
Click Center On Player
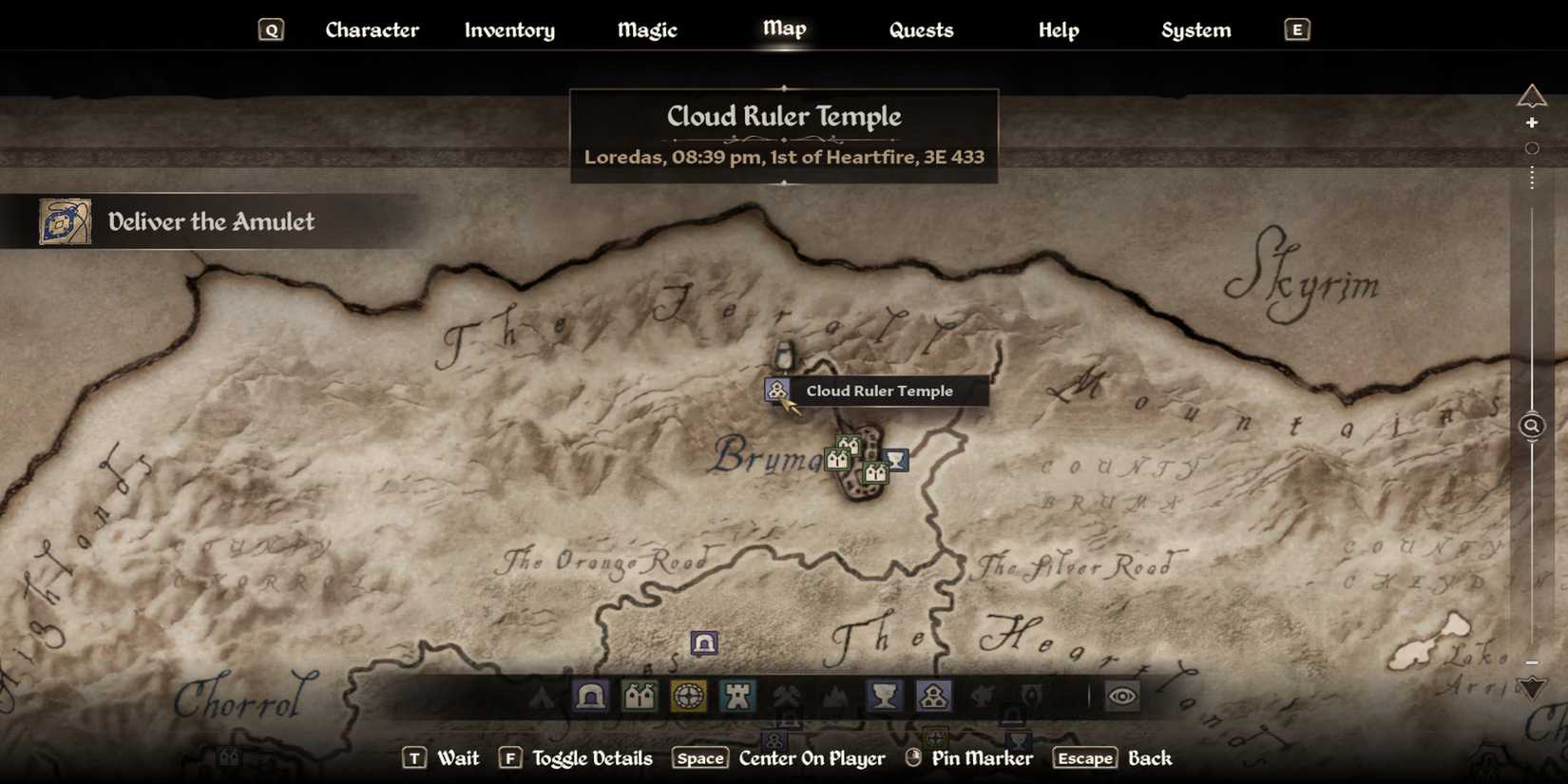(x=812, y=758)
